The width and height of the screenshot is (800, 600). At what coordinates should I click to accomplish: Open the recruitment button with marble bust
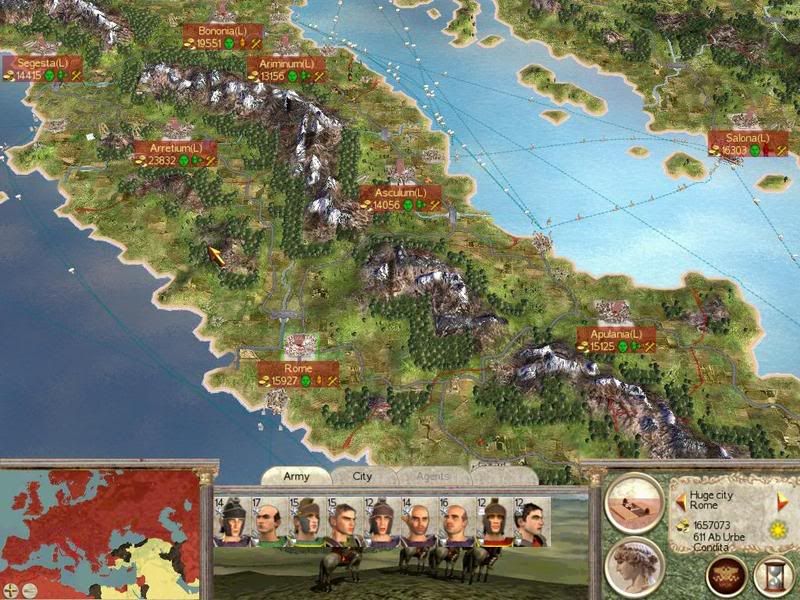(x=634, y=566)
